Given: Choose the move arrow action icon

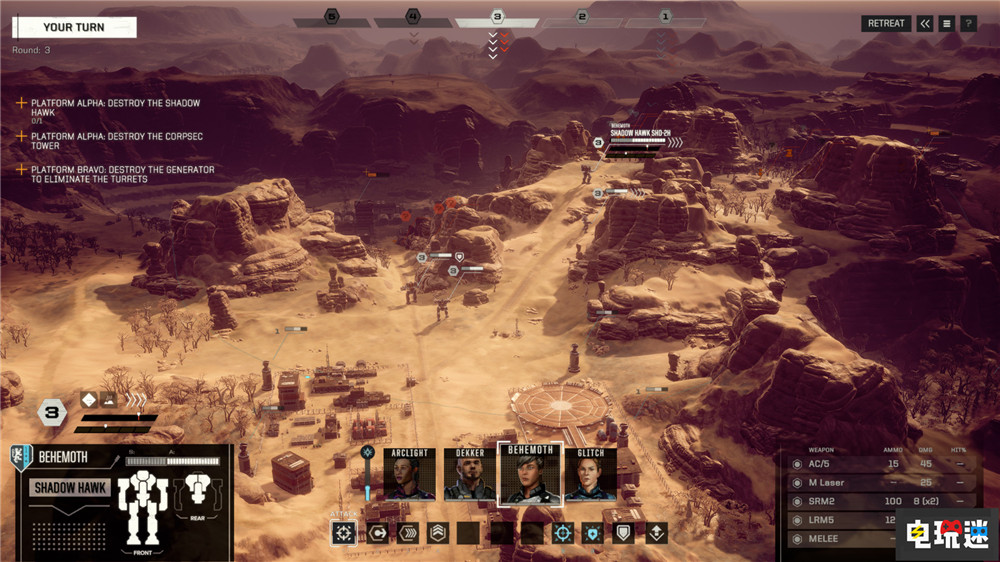Looking at the screenshot, I should point(376,533).
